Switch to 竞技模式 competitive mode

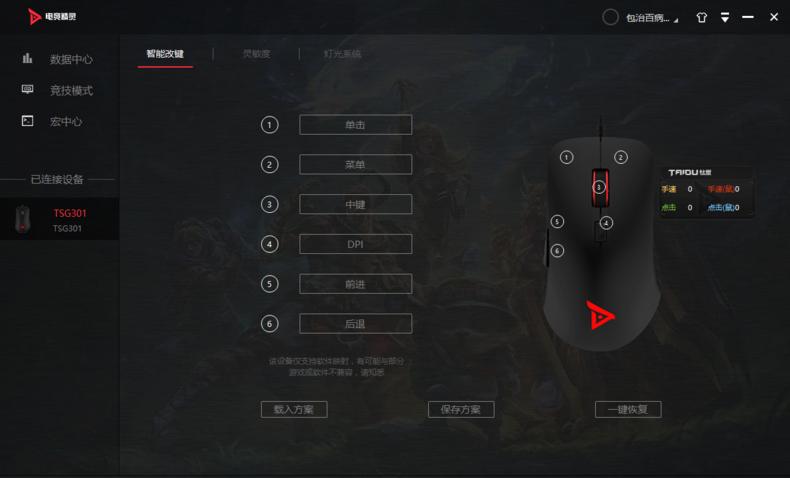70,90
